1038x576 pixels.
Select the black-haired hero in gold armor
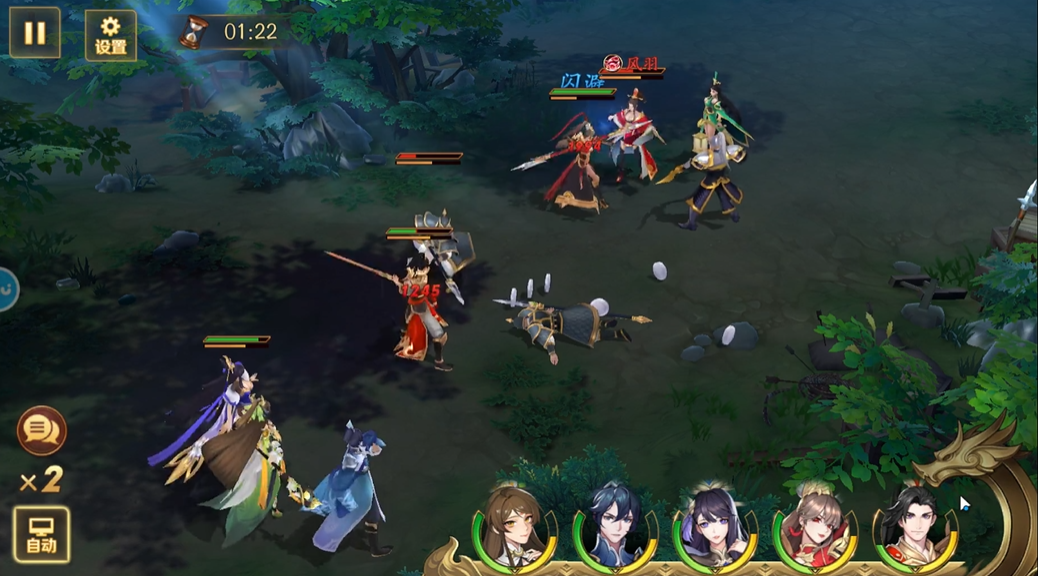pos(912,524)
